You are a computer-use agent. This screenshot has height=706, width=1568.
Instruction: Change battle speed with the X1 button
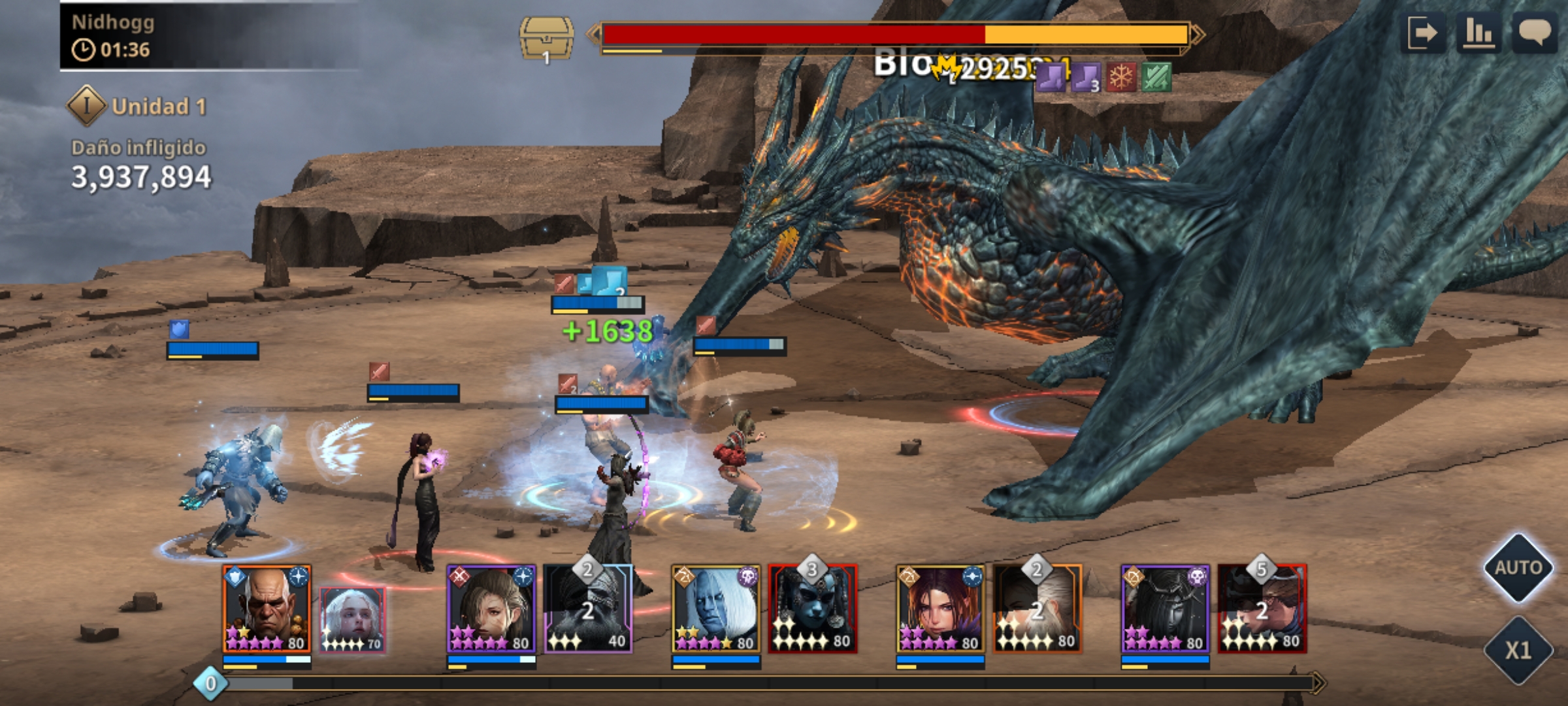(1518, 650)
